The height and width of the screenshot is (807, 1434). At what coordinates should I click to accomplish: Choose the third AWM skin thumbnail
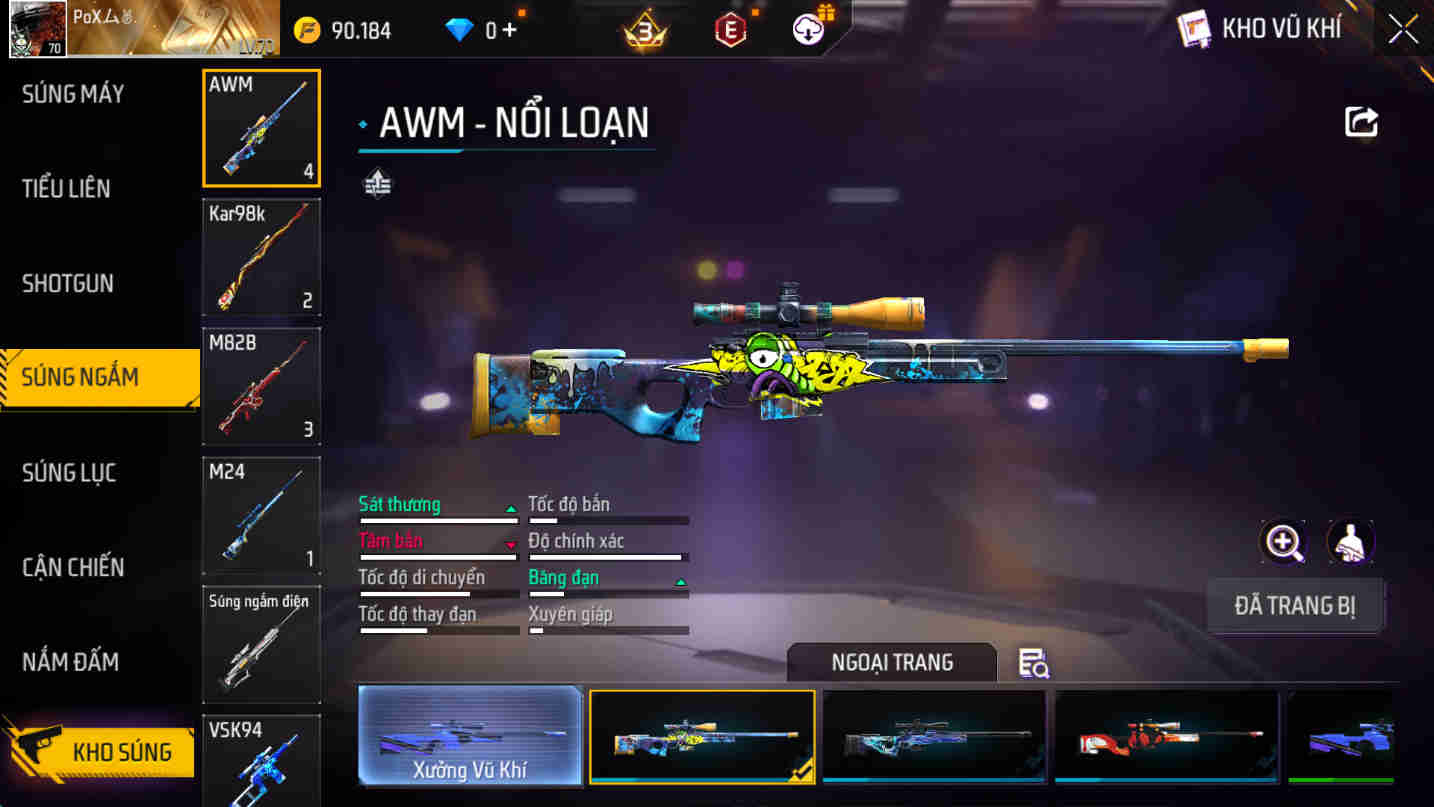pos(934,737)
